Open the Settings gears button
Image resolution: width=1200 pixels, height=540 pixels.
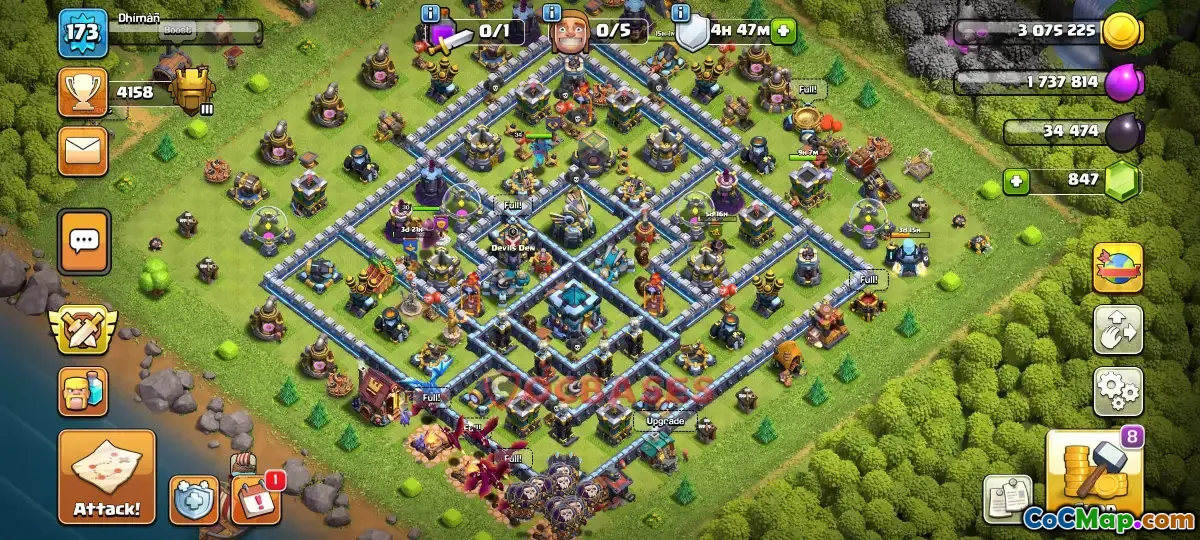tap(1117, 391)
